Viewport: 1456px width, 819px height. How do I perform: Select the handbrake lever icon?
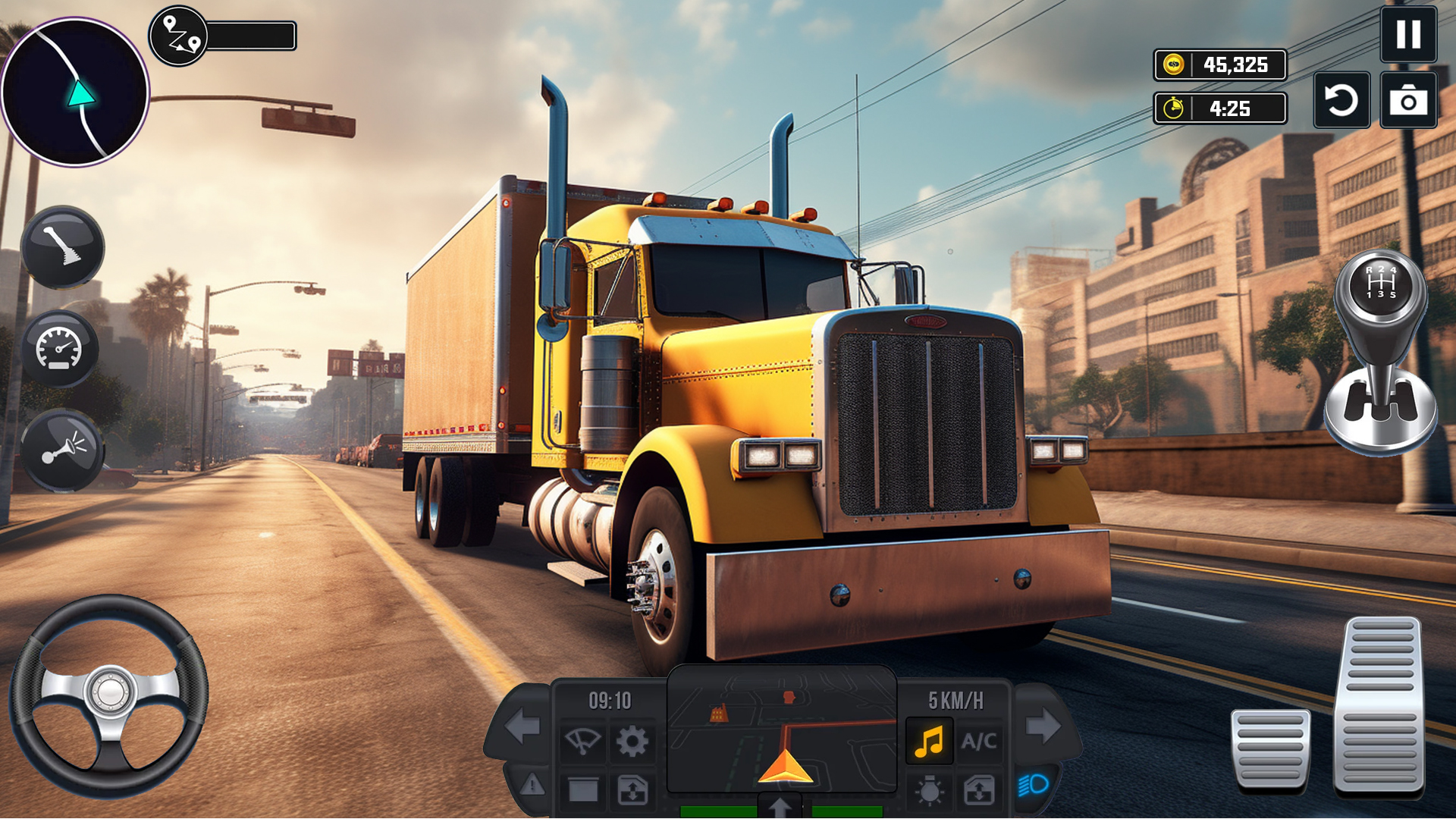click(61, 248)
